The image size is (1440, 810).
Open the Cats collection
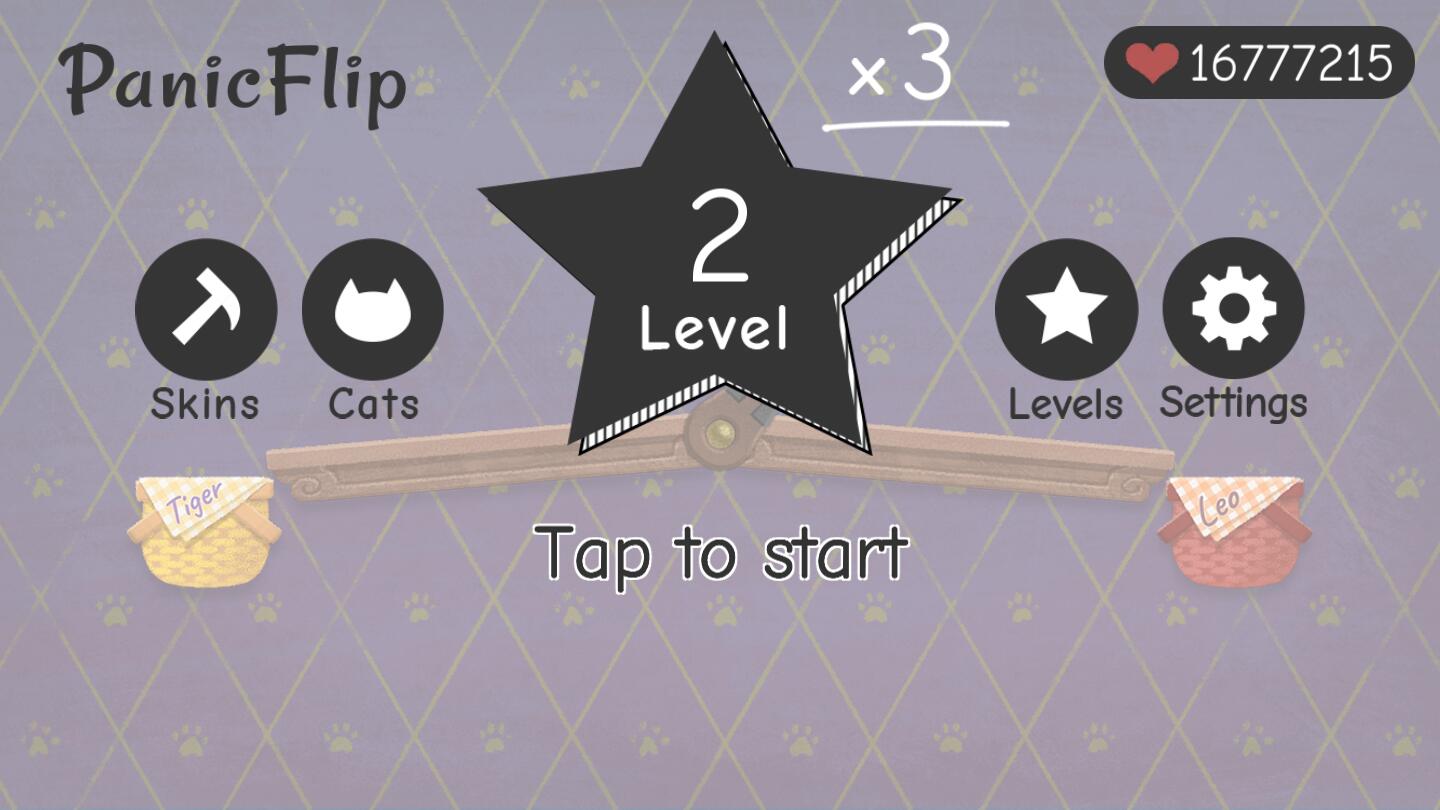coord(373,310)
